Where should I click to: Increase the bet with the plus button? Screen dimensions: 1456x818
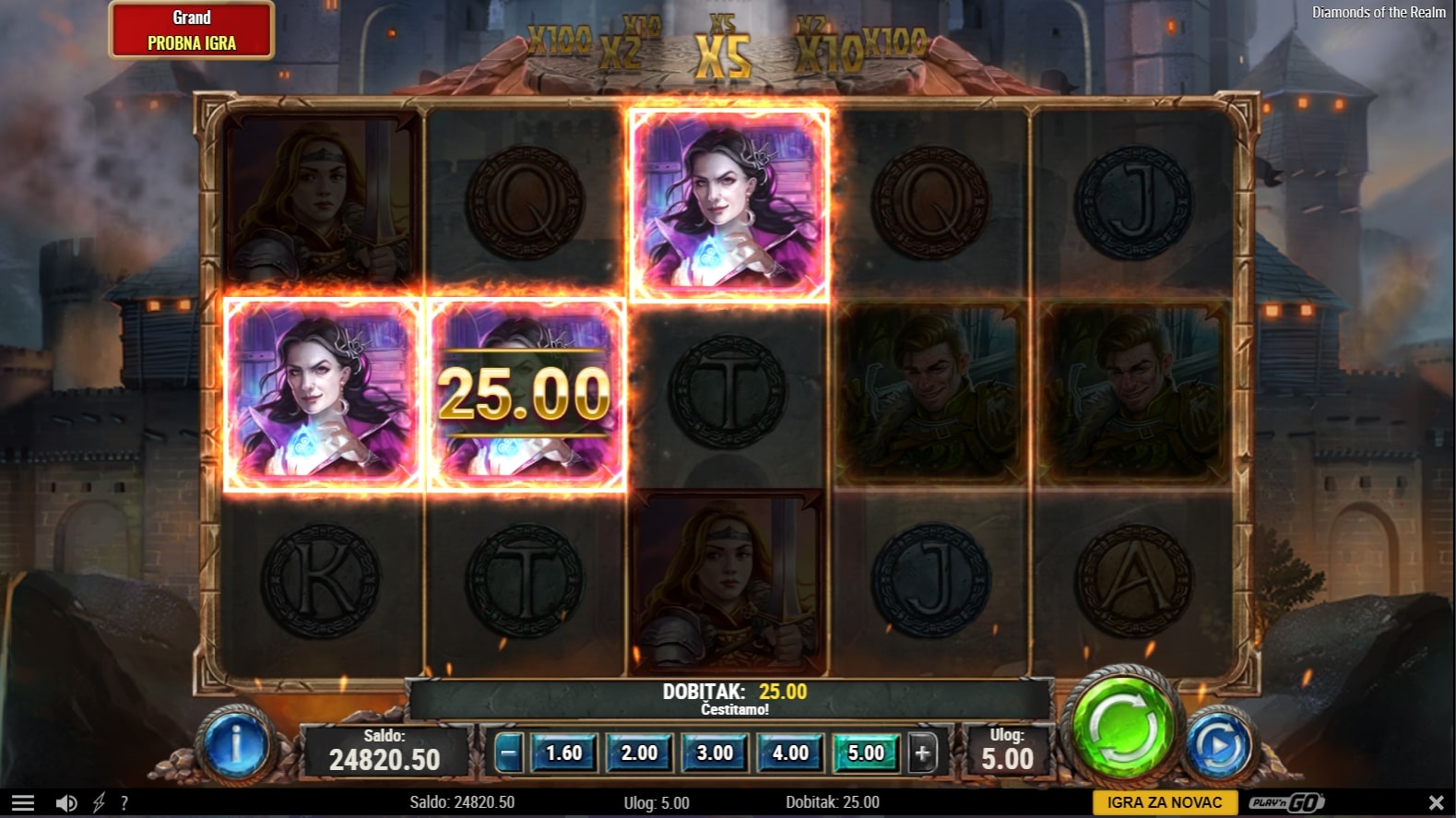click(922, 753)
